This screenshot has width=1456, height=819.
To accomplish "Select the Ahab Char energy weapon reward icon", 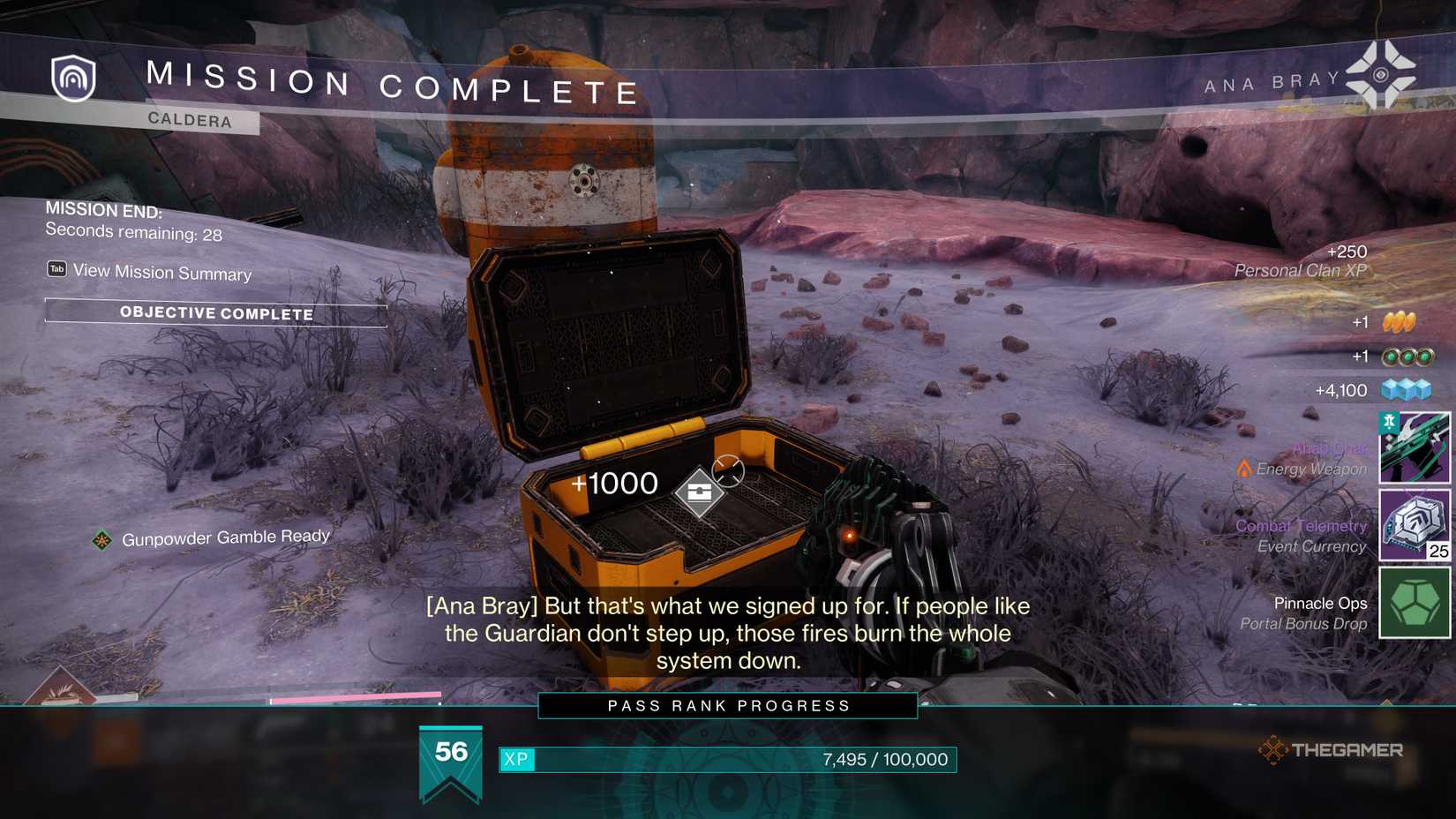I will coord(1413,448).
